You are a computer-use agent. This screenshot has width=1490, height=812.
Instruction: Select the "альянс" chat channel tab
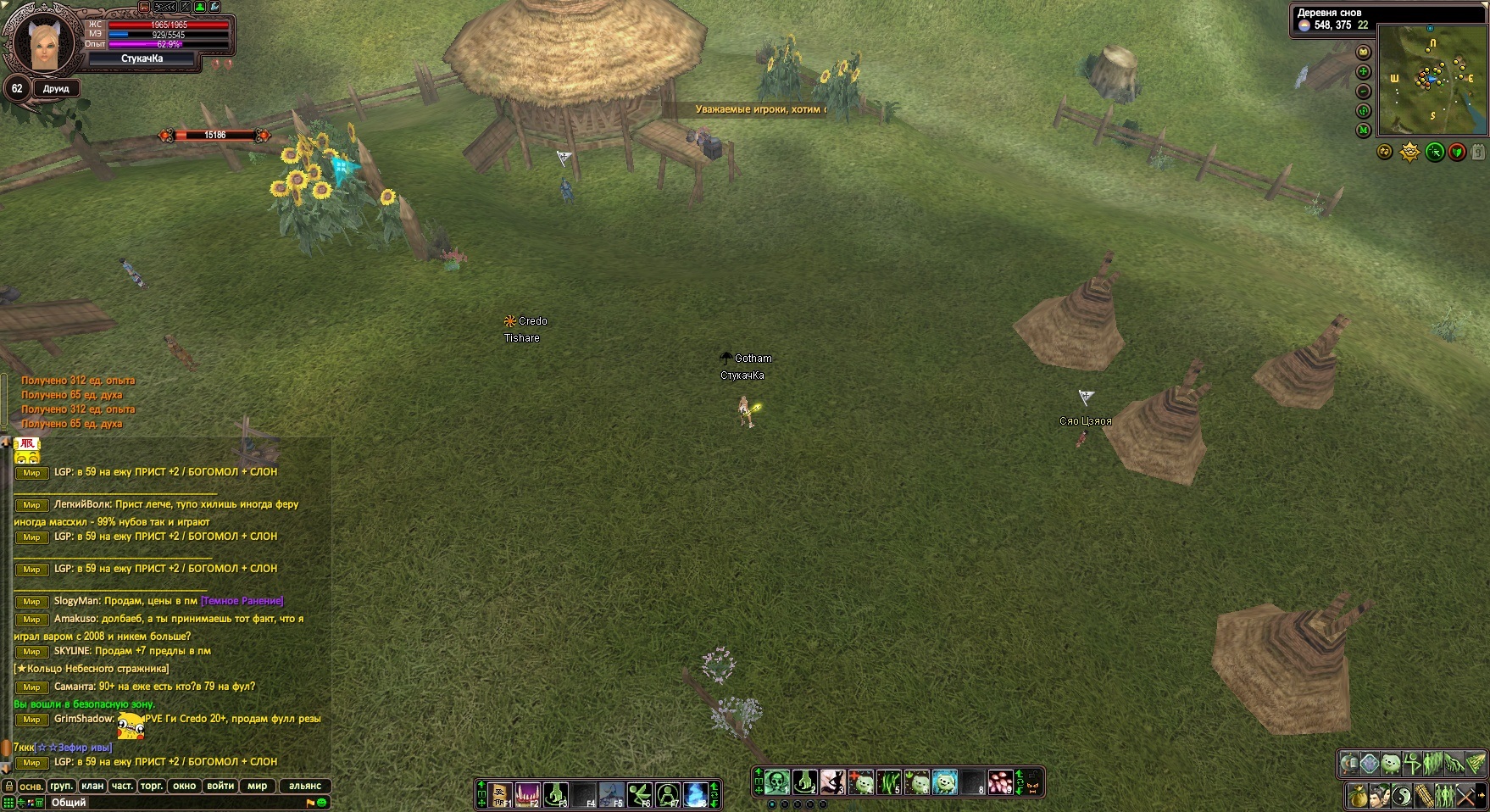click(305, 786)
